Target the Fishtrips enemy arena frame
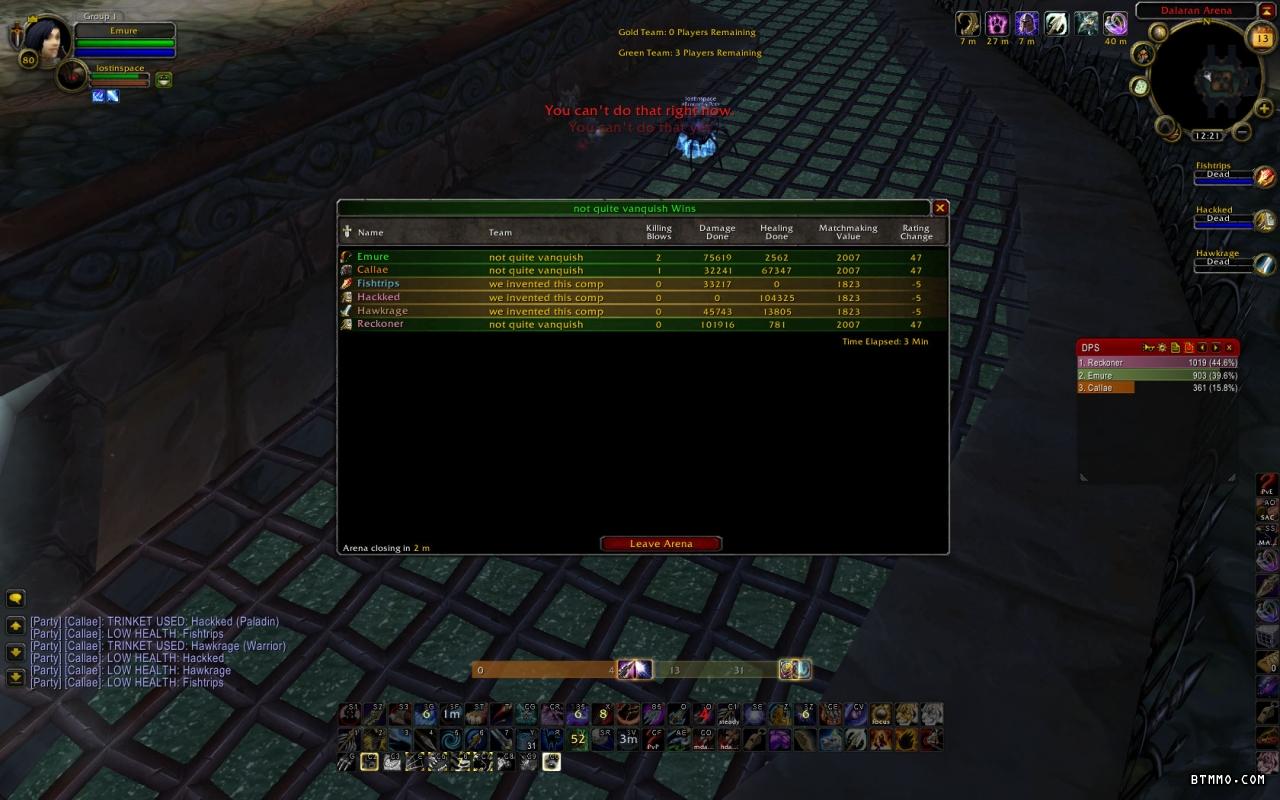Viewport: 1280px width, 800px height. tap(1224, 177)
